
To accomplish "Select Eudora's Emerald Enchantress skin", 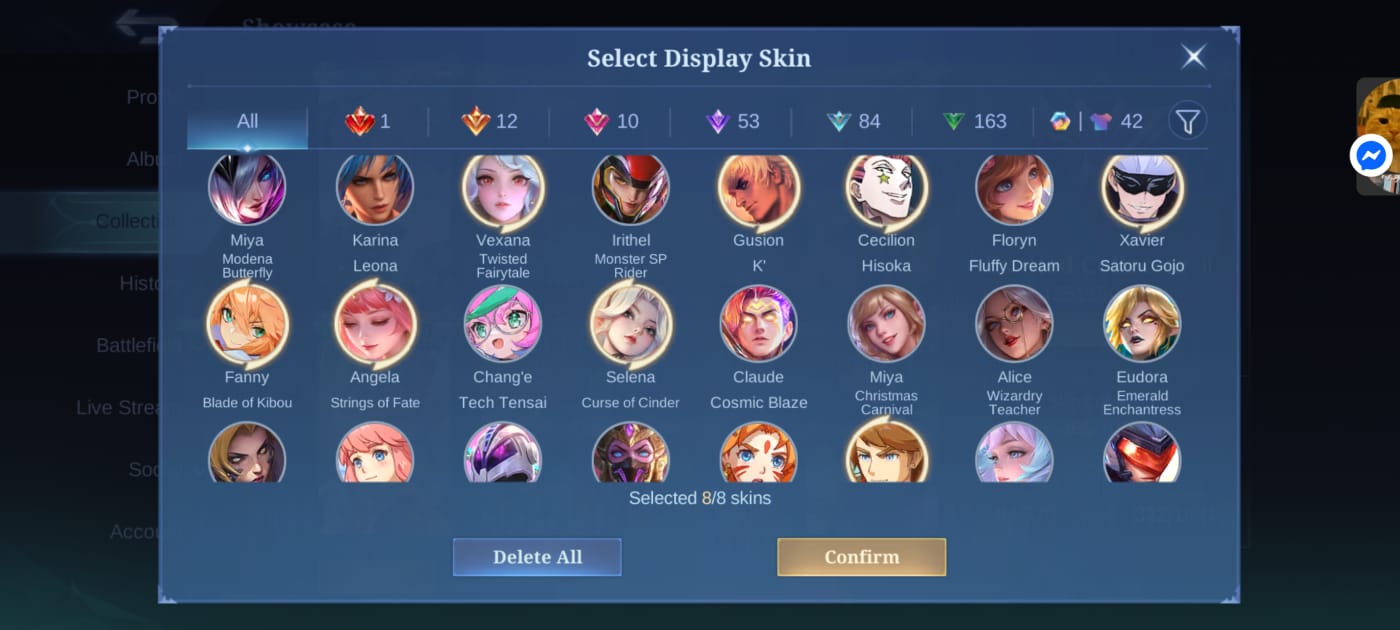I will click(1142, 324).
